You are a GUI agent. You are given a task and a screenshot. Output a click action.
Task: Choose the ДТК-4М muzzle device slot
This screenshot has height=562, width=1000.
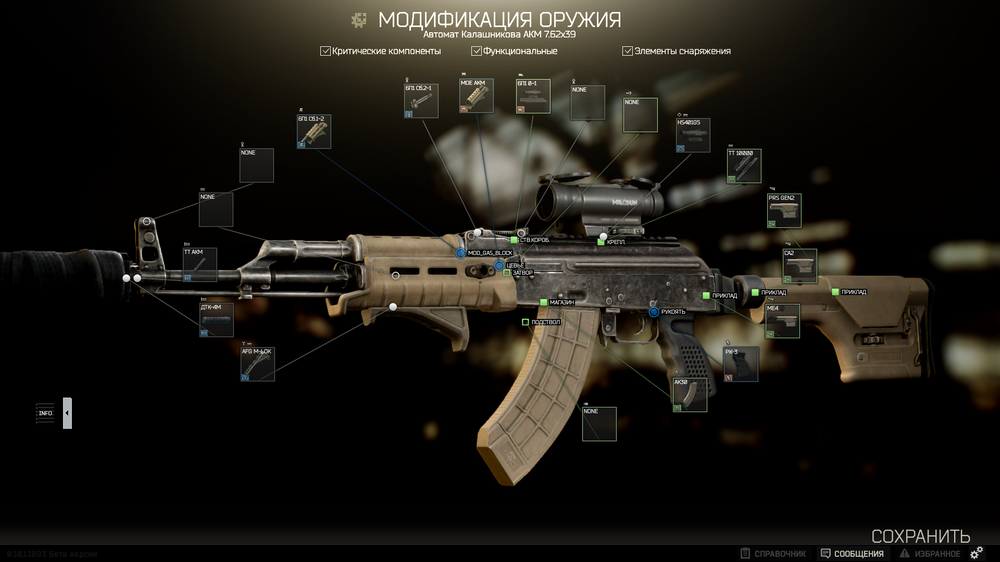pos(216,319)
